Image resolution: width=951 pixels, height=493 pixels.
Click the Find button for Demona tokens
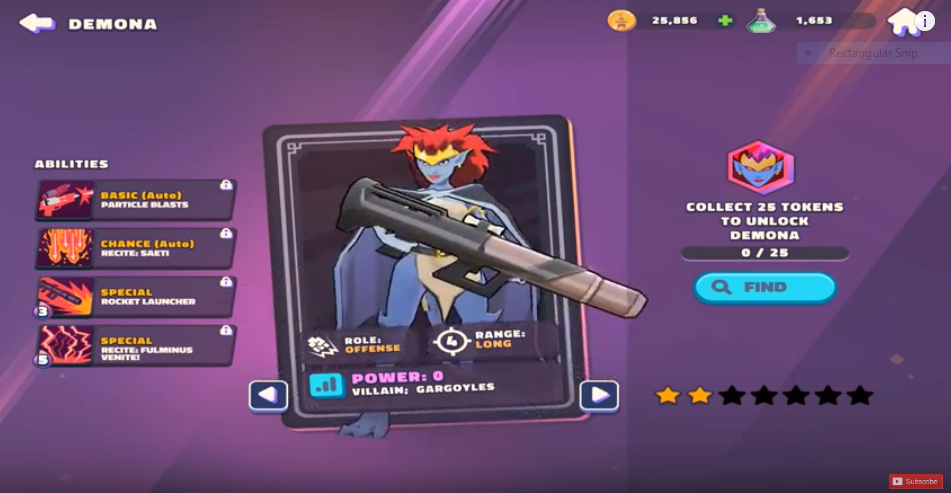(765, 288)
